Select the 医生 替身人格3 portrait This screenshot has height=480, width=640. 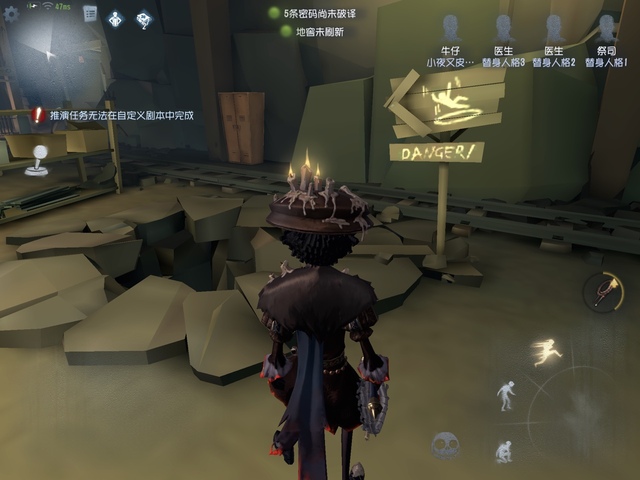pyautogui.click(x=503, y=29)
